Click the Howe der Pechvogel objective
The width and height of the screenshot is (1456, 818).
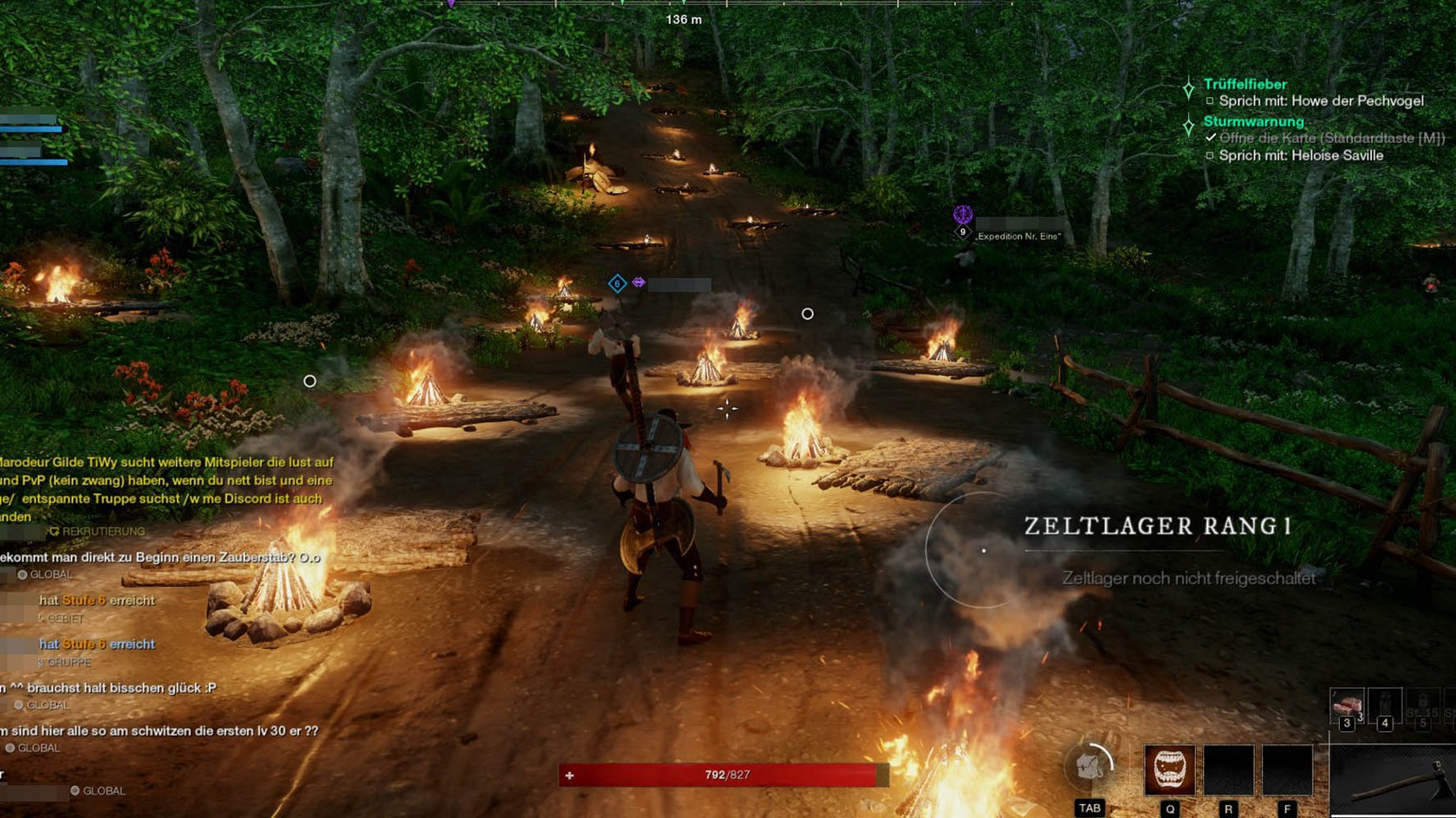point(1321,101)
